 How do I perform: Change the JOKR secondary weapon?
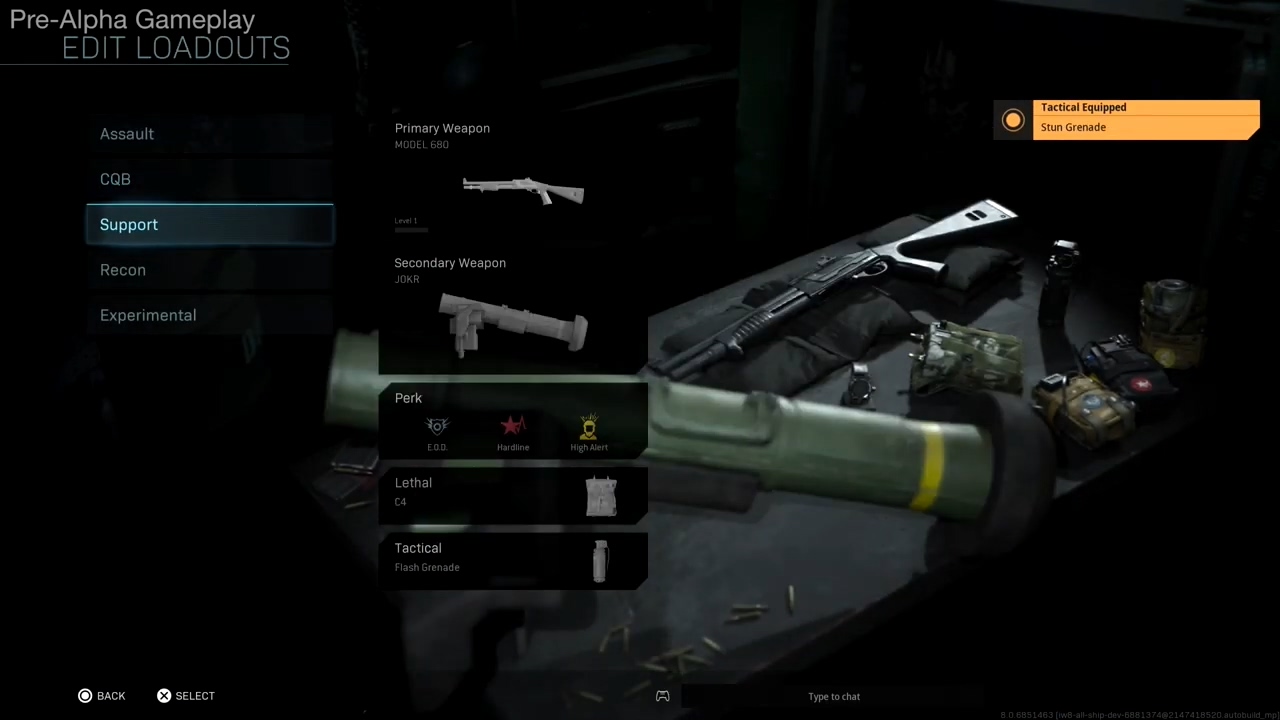pos(513,312)
